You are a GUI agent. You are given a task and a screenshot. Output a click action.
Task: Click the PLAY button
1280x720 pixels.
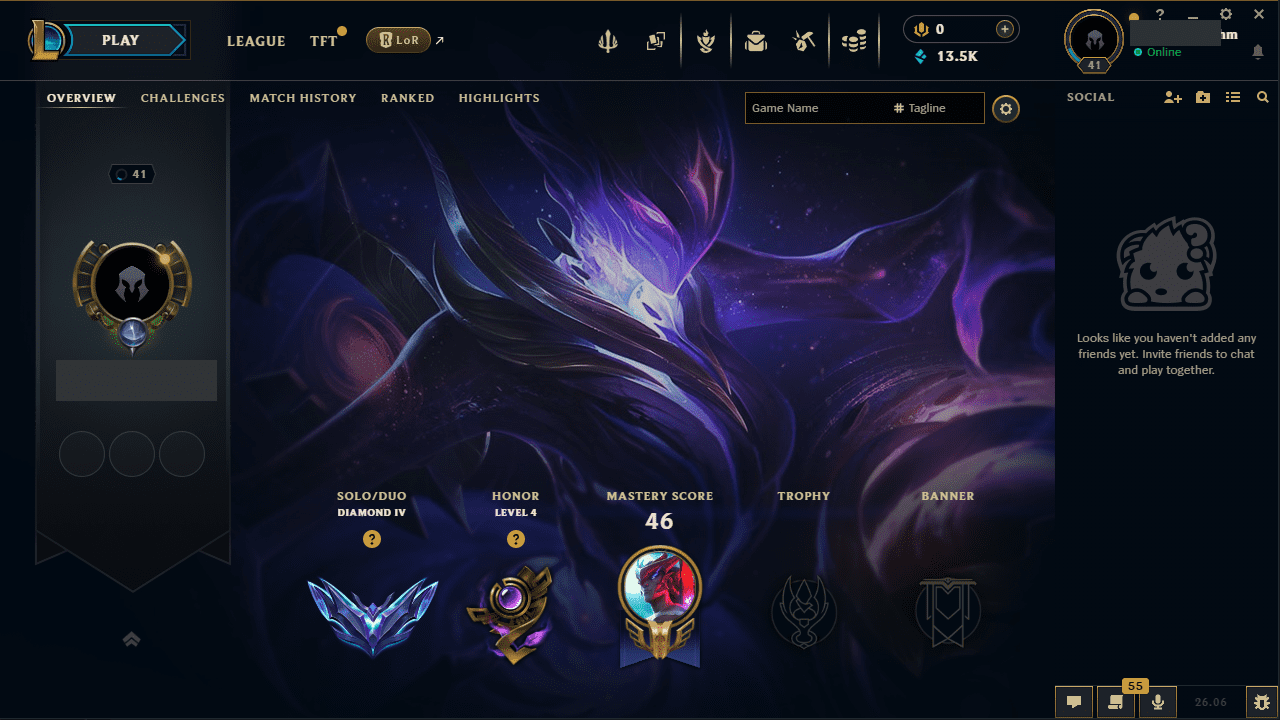[120, 40]
